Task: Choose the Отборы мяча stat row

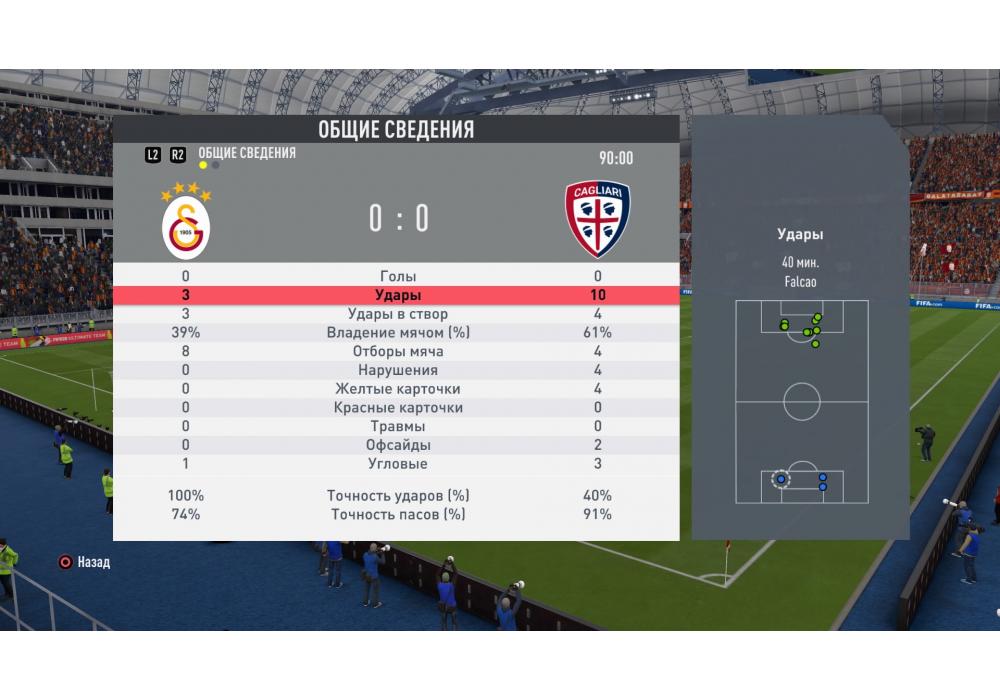Action: point(398,352)
